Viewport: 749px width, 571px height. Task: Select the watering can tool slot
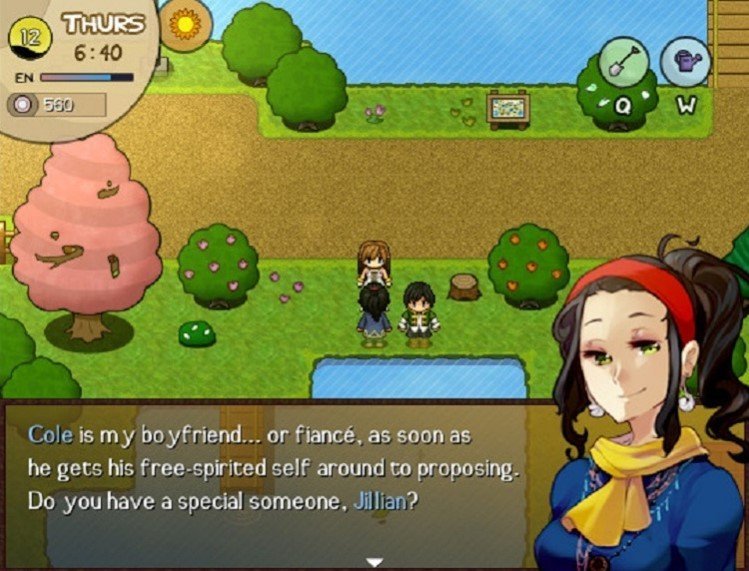click(685, 62)
